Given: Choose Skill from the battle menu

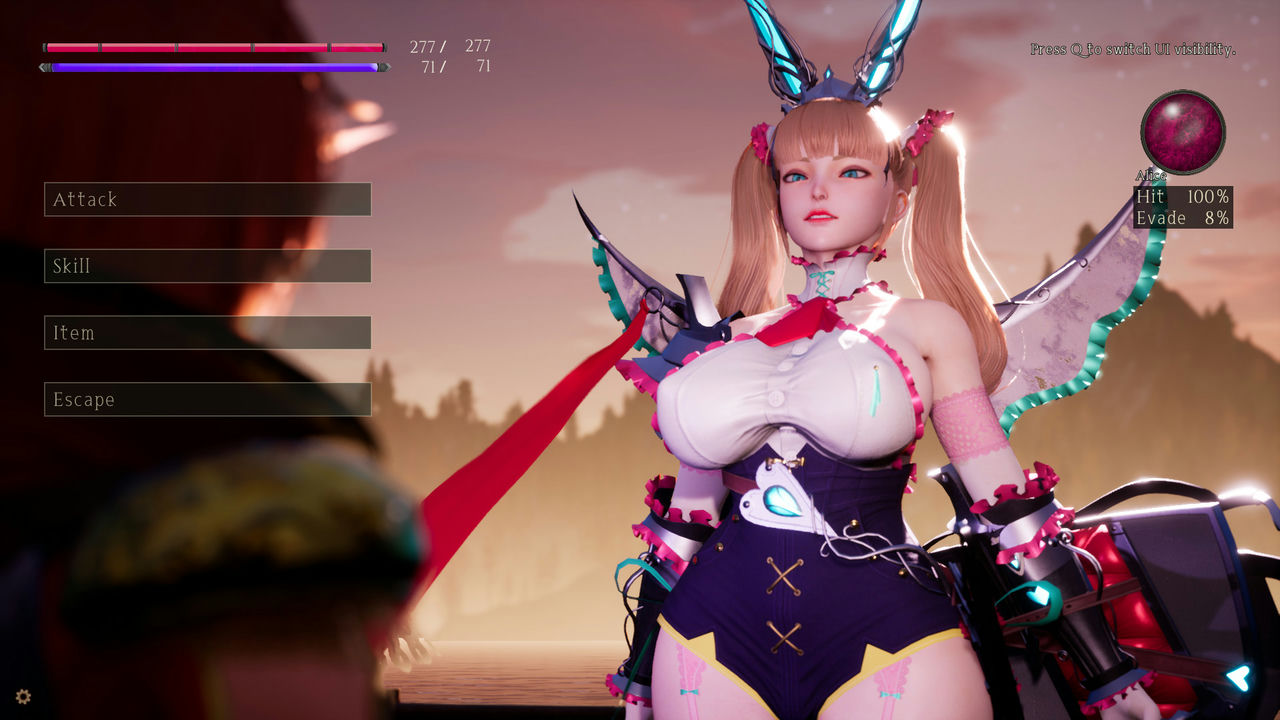Looking at the screenshot, I should pyautogui.click(x=206, y=266).
